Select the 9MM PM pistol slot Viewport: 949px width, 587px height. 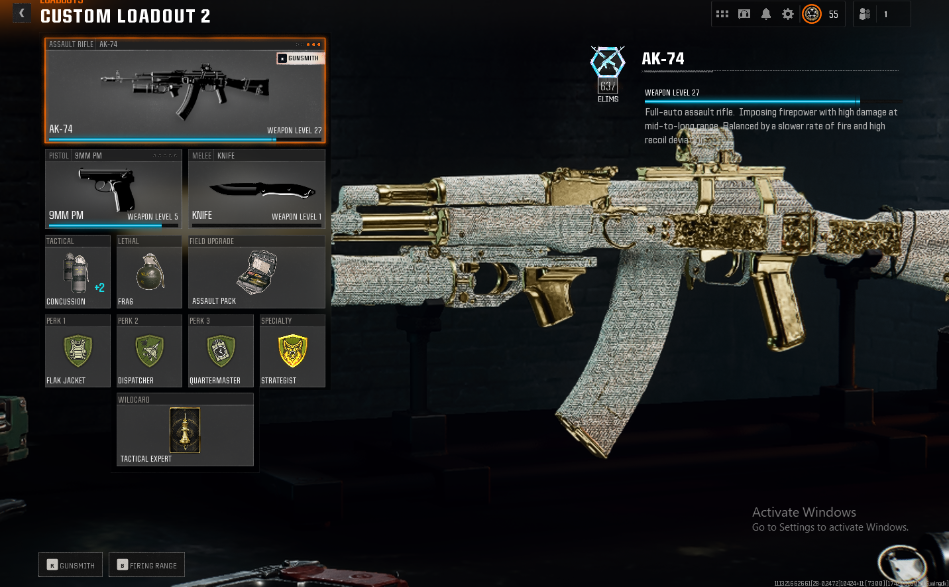[x=113, y=189]
